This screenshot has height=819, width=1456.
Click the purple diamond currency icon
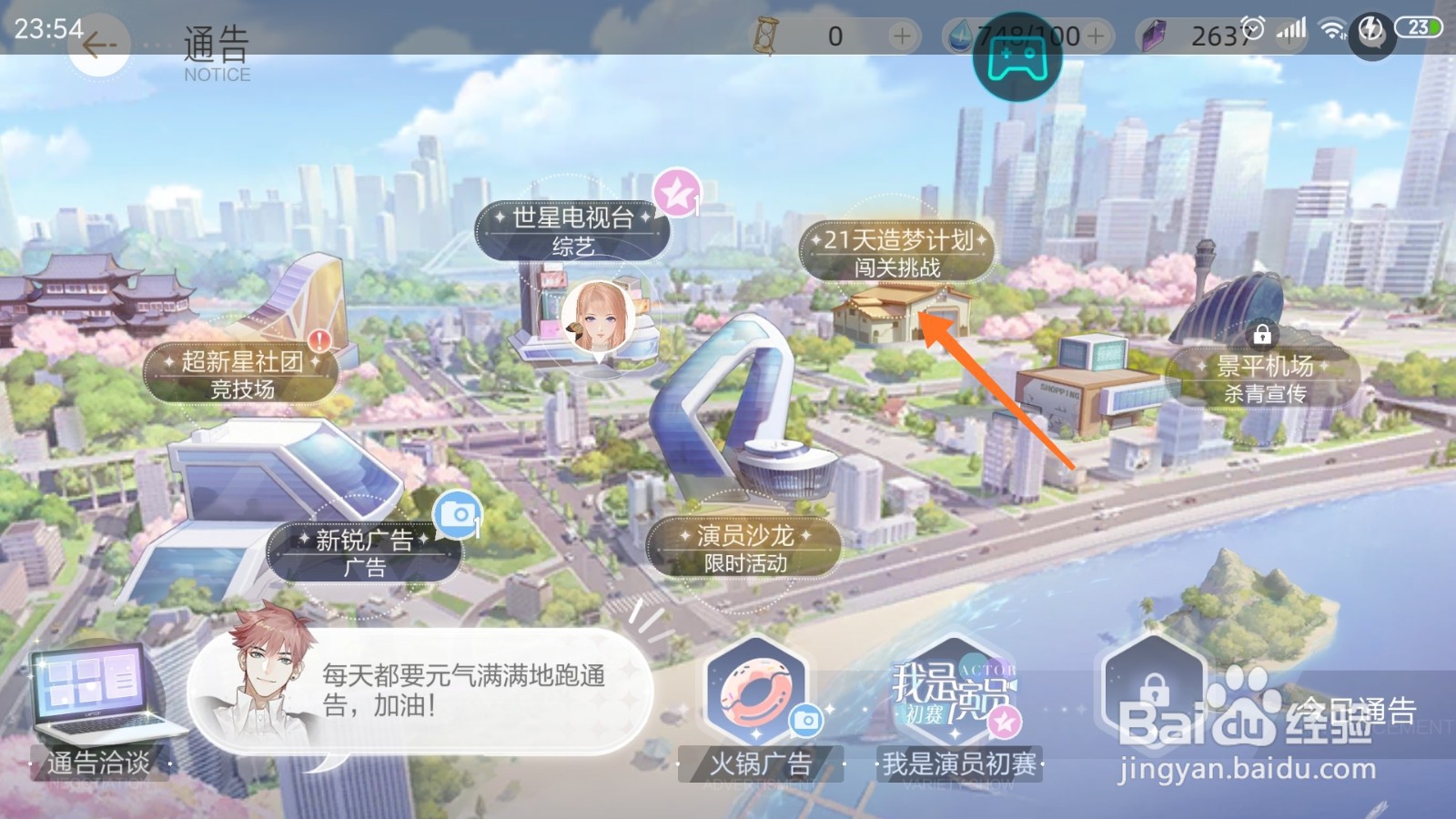point(1154,35)
